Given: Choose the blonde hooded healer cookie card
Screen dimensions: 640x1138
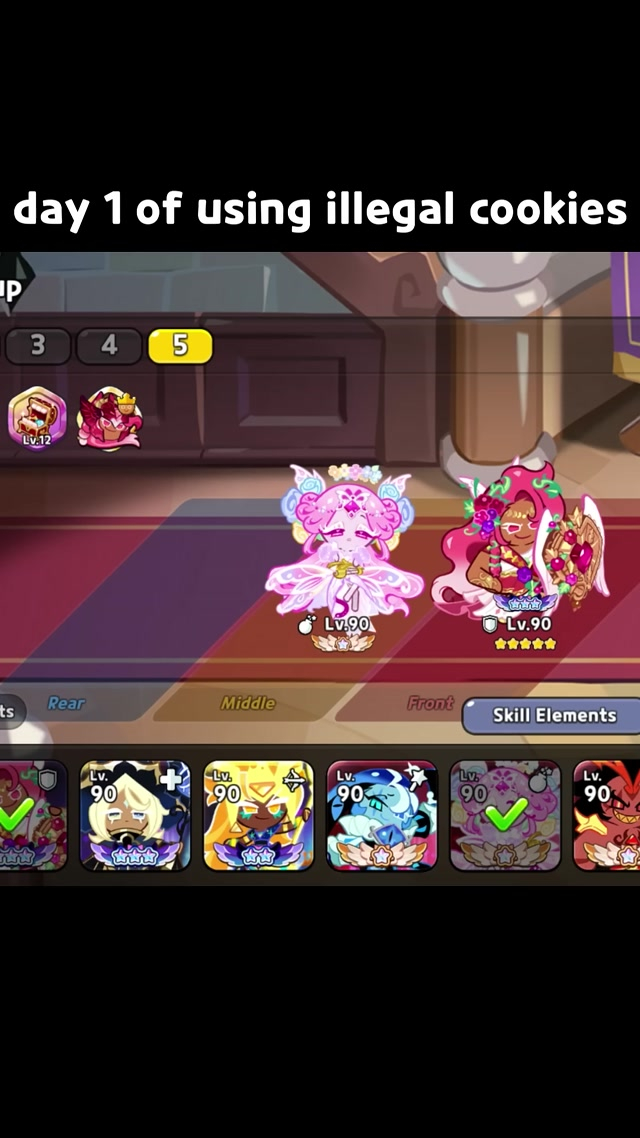Looking at the screenshot, I should 135,815.
